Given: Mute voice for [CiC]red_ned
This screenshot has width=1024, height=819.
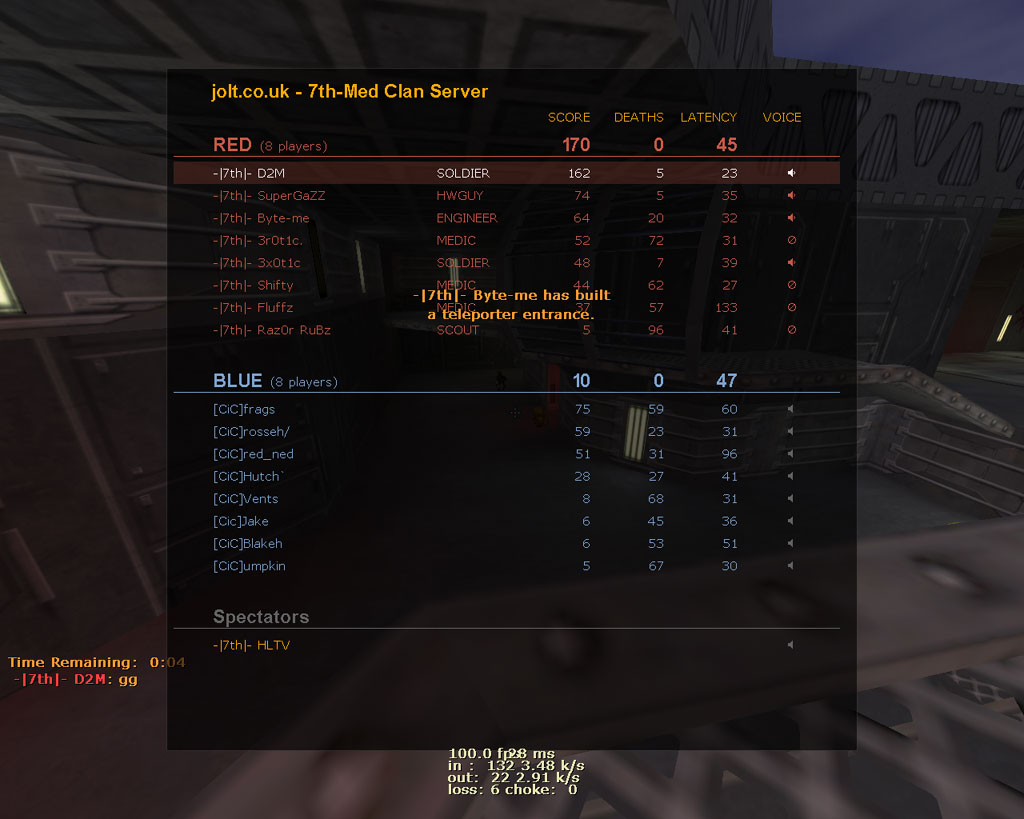Looking at the screenshot, I should coord(791,454).
